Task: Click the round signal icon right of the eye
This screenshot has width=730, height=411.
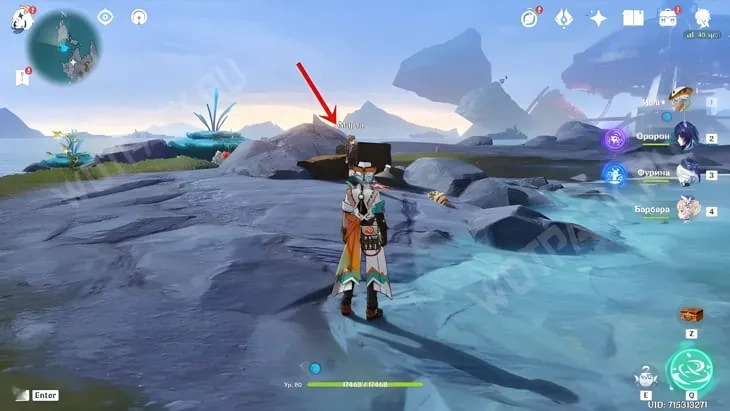Action: pos(138,17)
